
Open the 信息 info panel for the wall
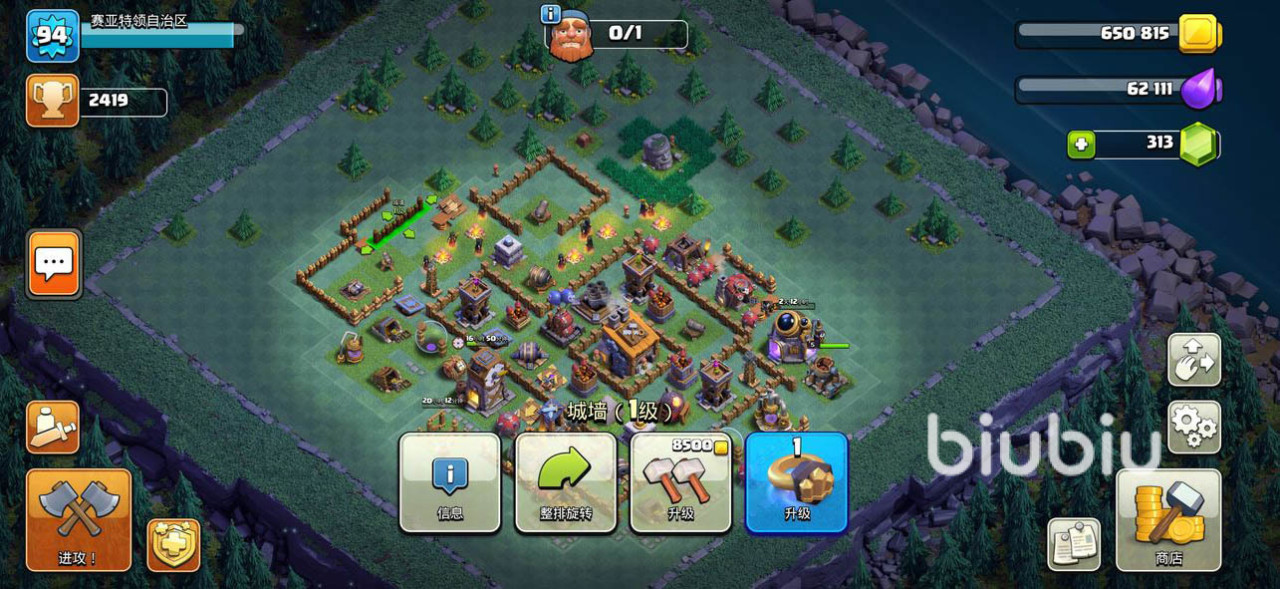(x=450, y=482)
